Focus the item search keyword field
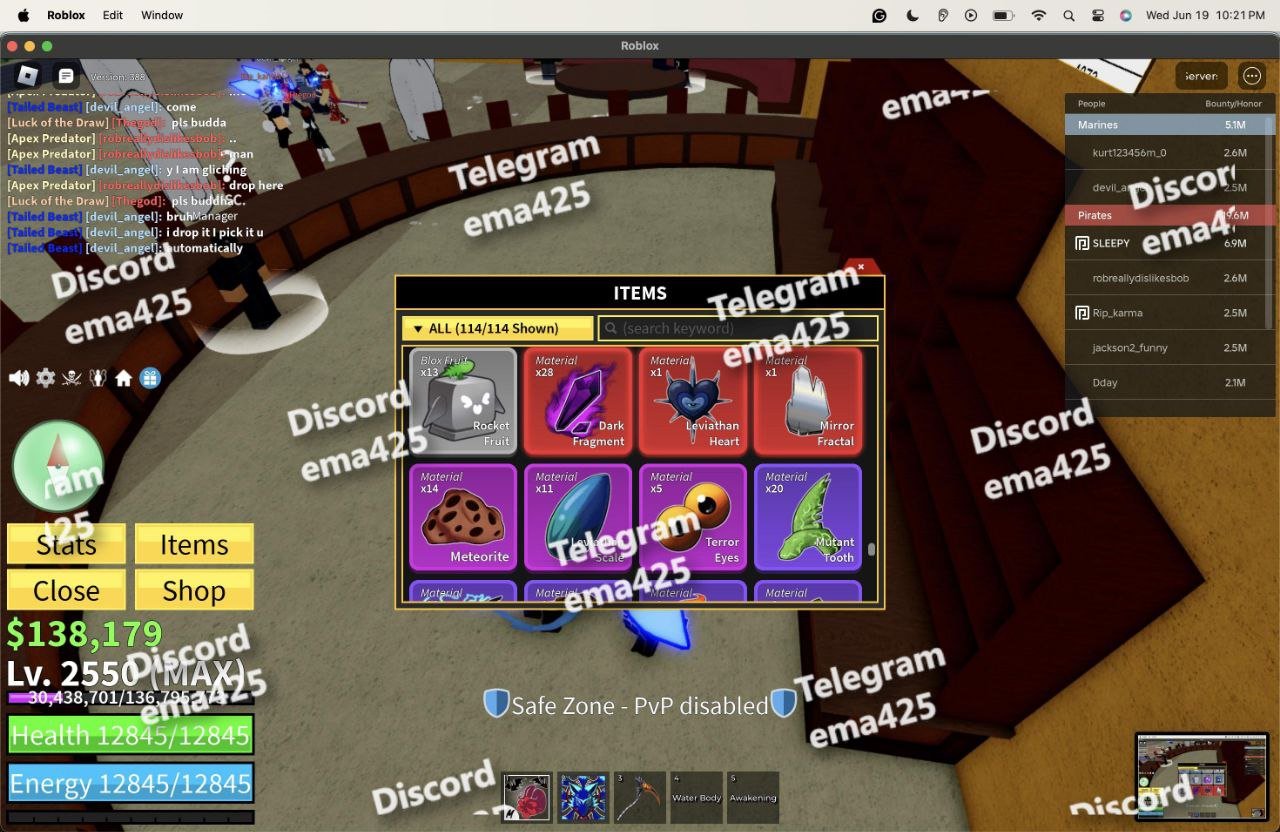 (738, 328)
